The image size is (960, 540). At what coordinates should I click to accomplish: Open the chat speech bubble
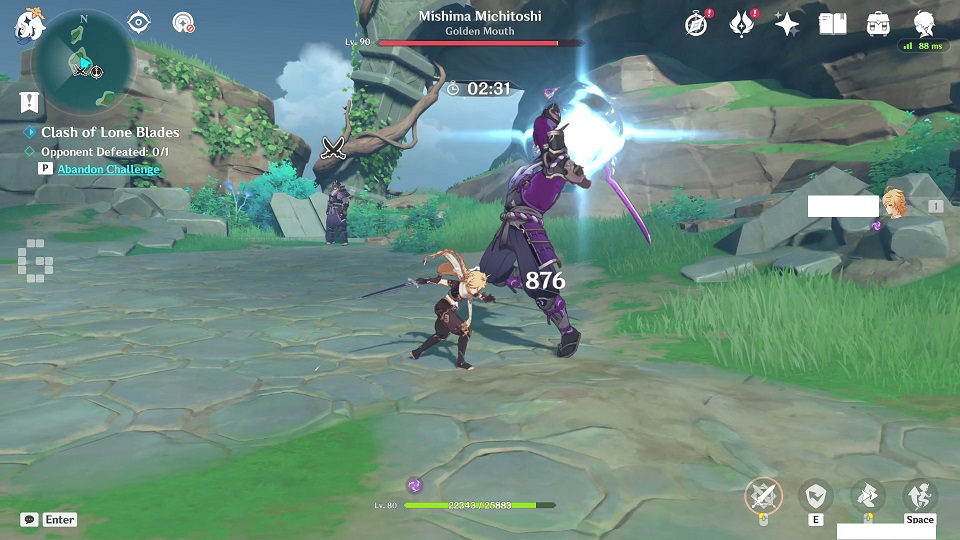(30, 519)
